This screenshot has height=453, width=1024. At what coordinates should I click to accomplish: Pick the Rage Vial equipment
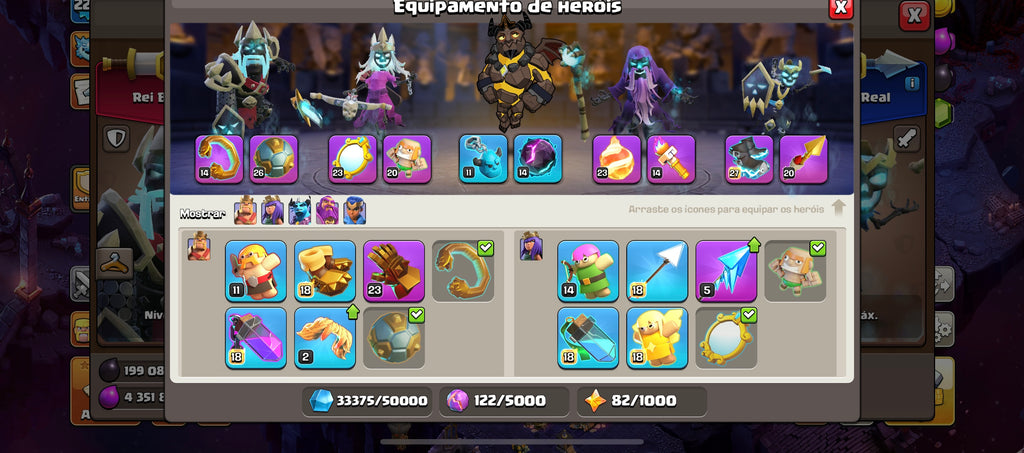[x=256, y=337]
